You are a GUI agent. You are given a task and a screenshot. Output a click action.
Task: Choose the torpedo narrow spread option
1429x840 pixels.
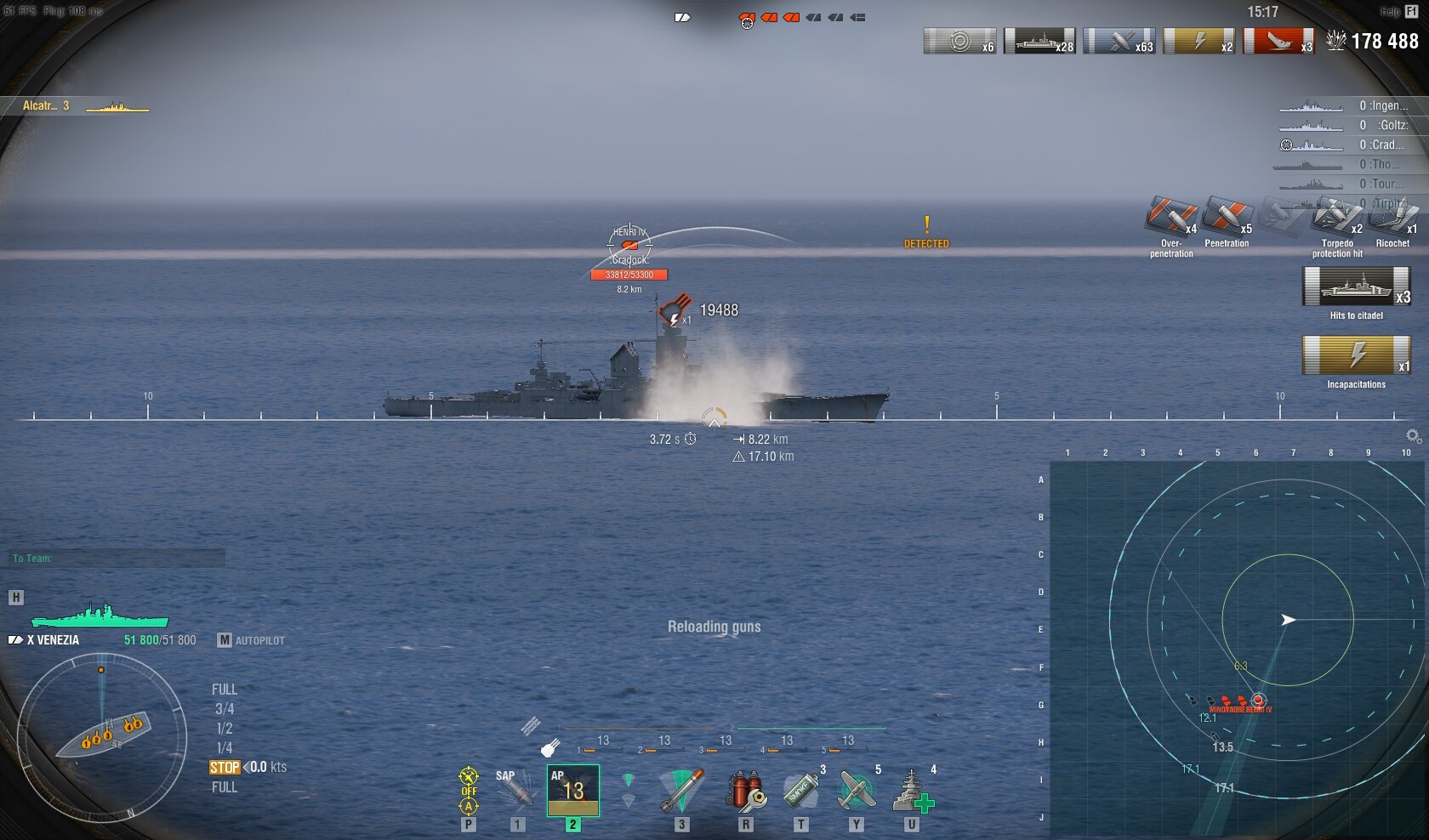pos(628,780)
